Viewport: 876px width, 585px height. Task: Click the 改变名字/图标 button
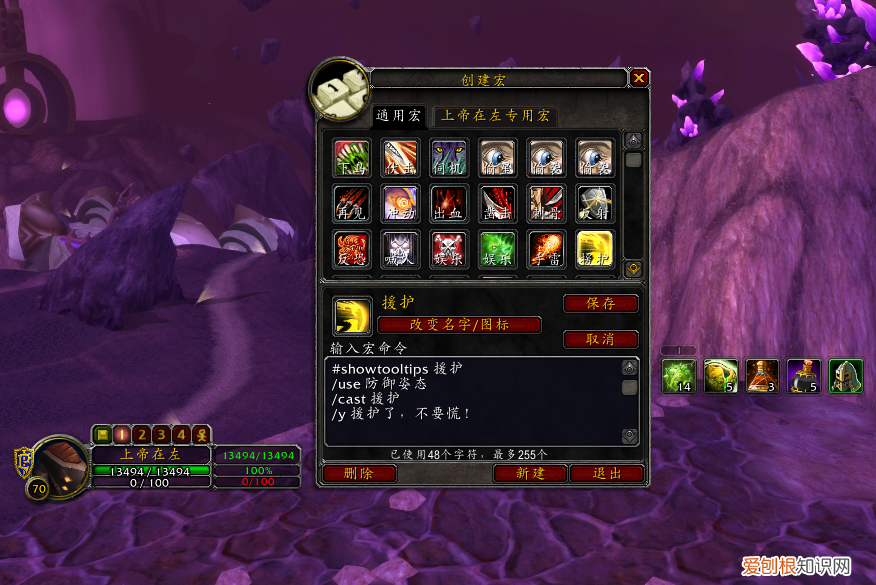[459, 325]
